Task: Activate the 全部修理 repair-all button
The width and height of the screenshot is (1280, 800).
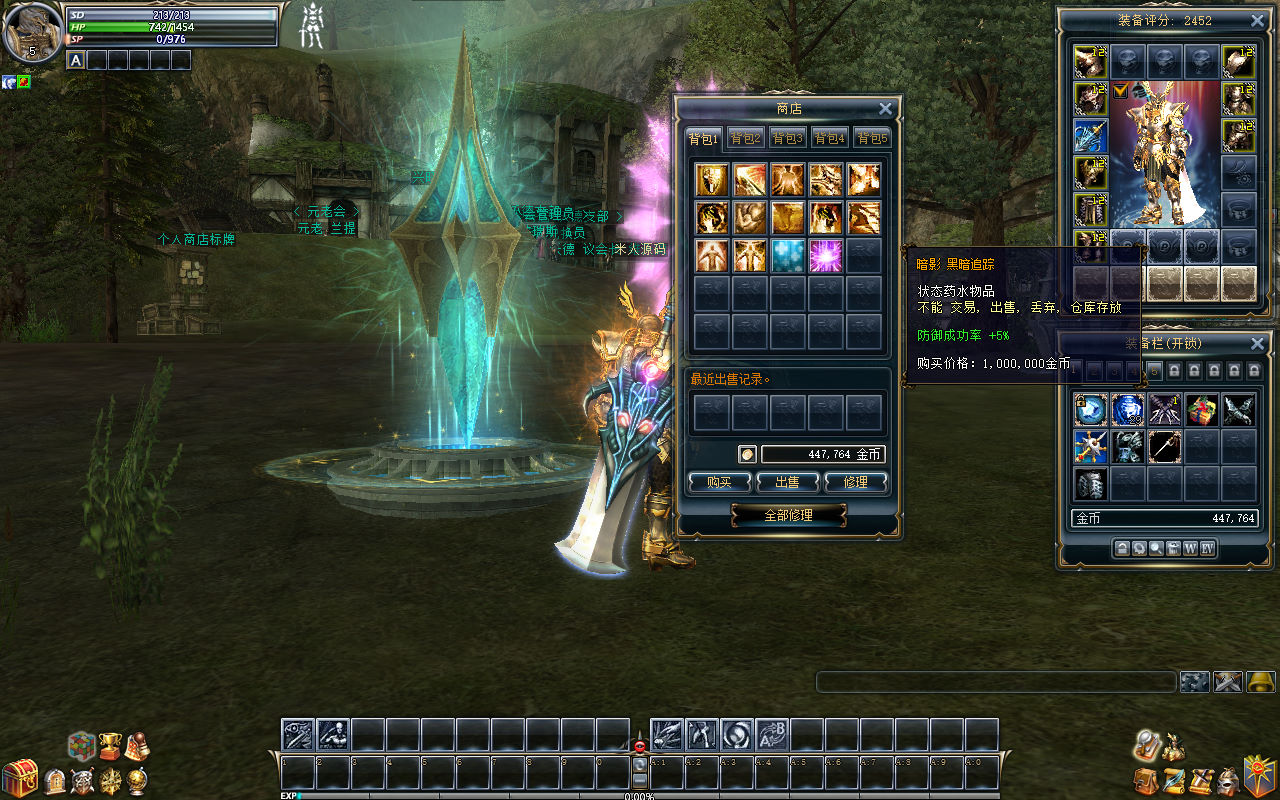Action: 788,515
